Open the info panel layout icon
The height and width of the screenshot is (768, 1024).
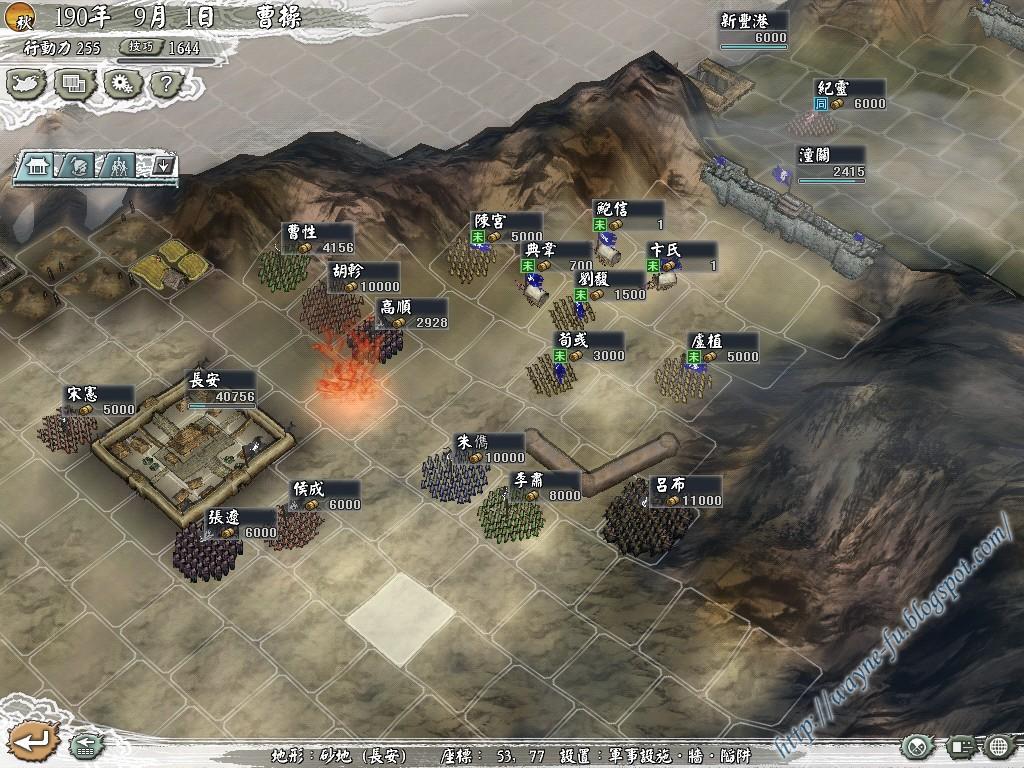pos(962,746)
